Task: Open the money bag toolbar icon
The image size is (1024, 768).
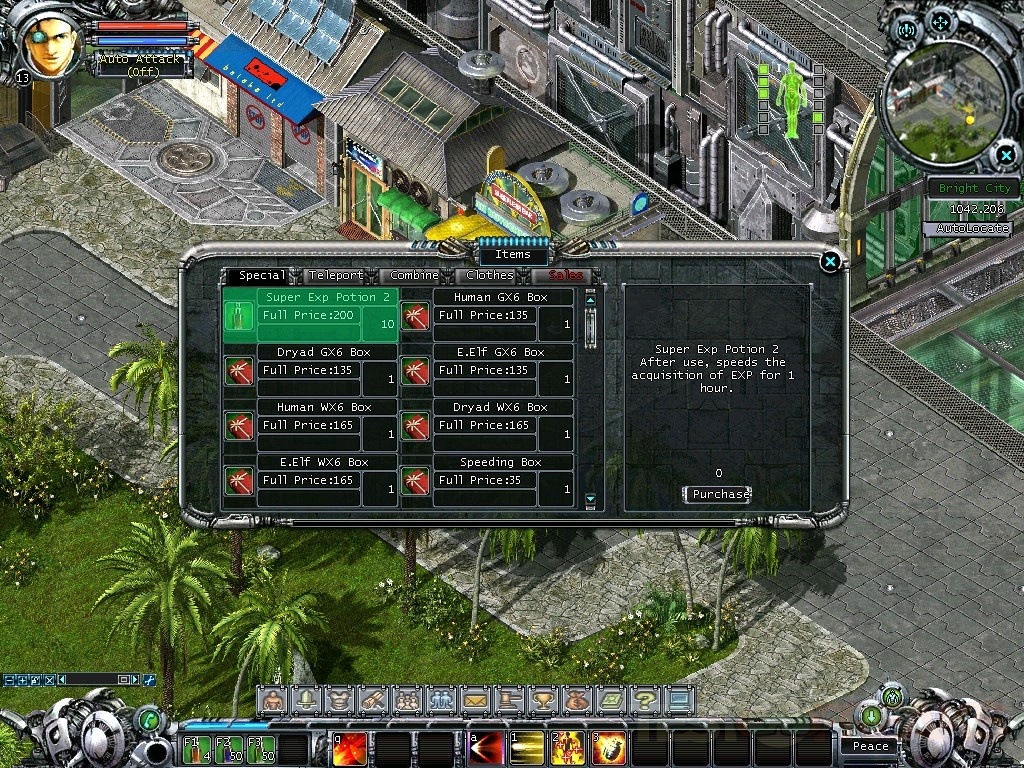Action: point(576,700)
